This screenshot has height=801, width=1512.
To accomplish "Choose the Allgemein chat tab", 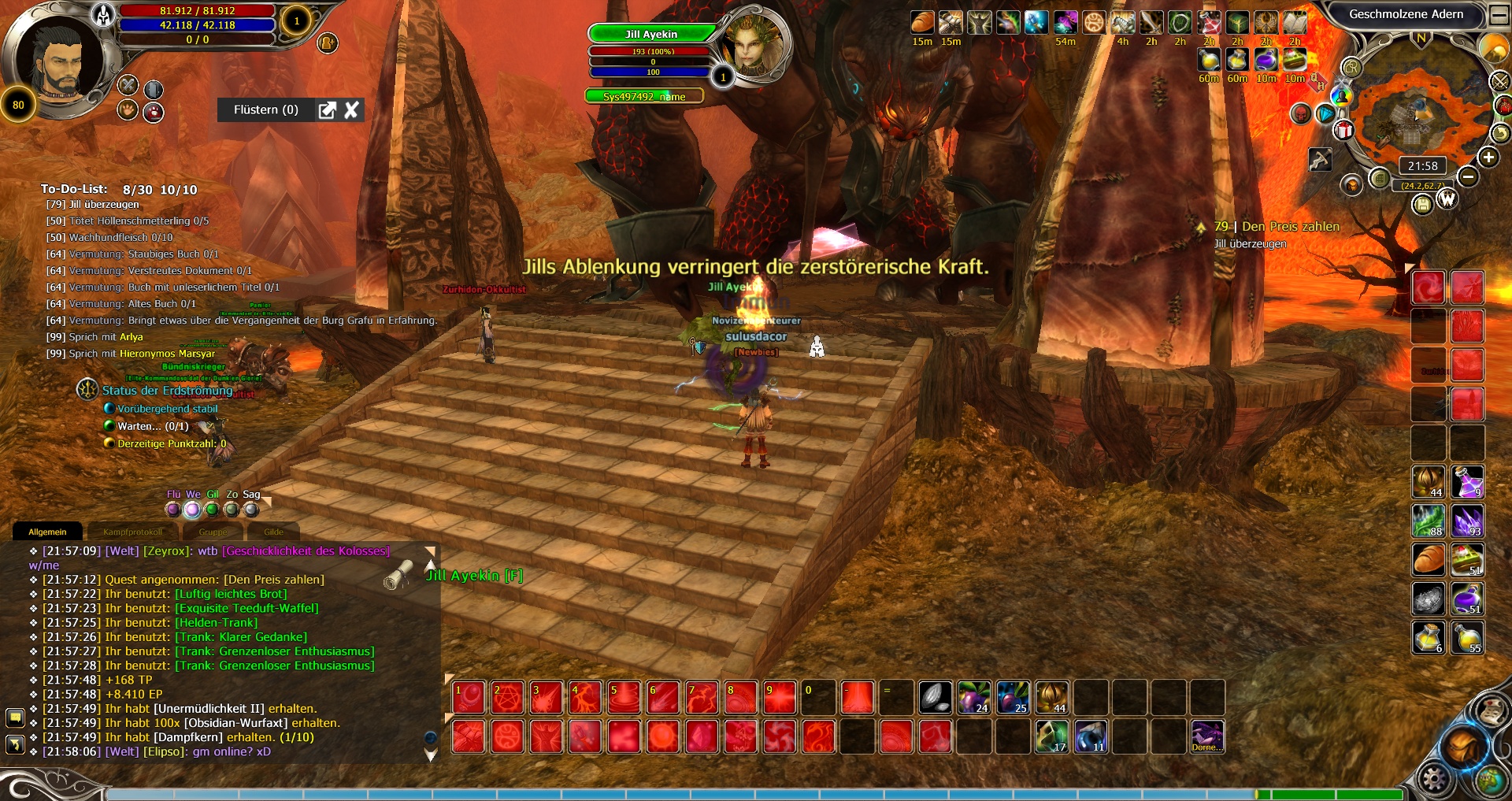I will [47, 532].
